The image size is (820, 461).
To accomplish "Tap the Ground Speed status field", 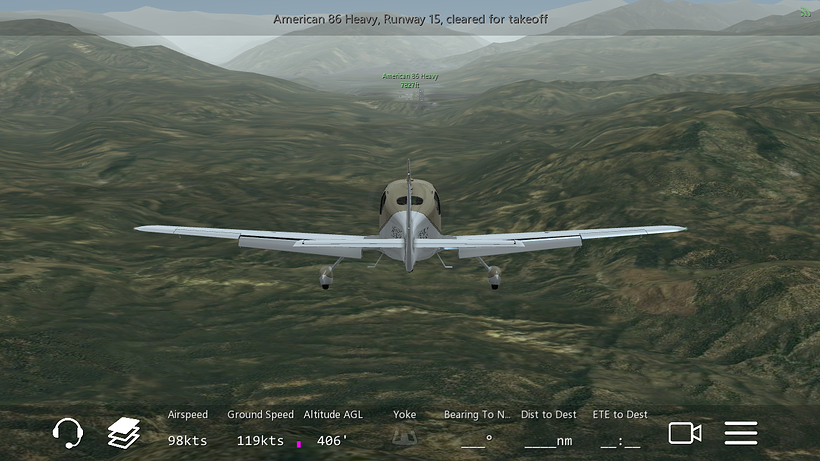I will click(260, 429).
